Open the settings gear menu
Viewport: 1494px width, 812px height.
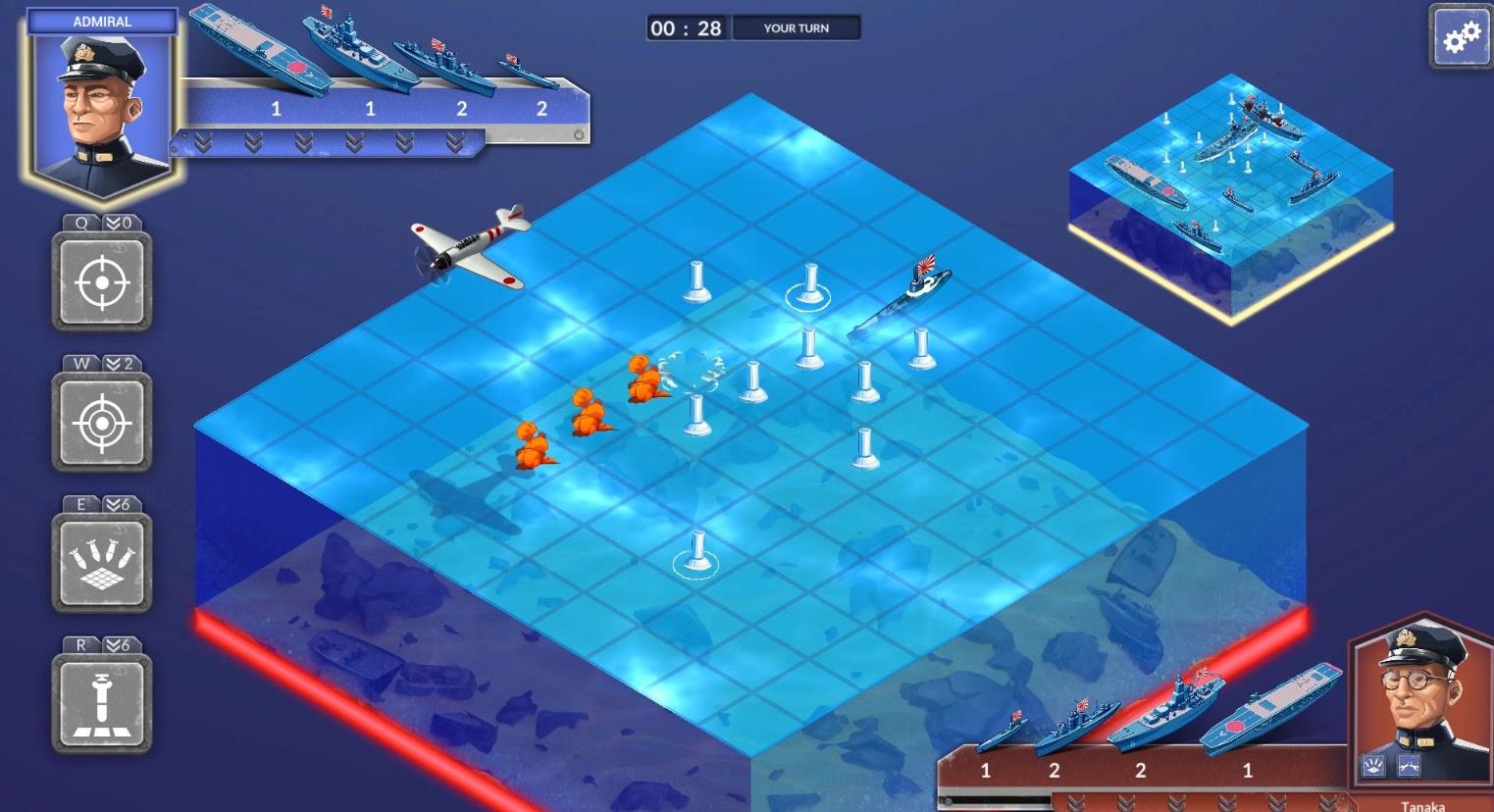tap(1464, 34)
